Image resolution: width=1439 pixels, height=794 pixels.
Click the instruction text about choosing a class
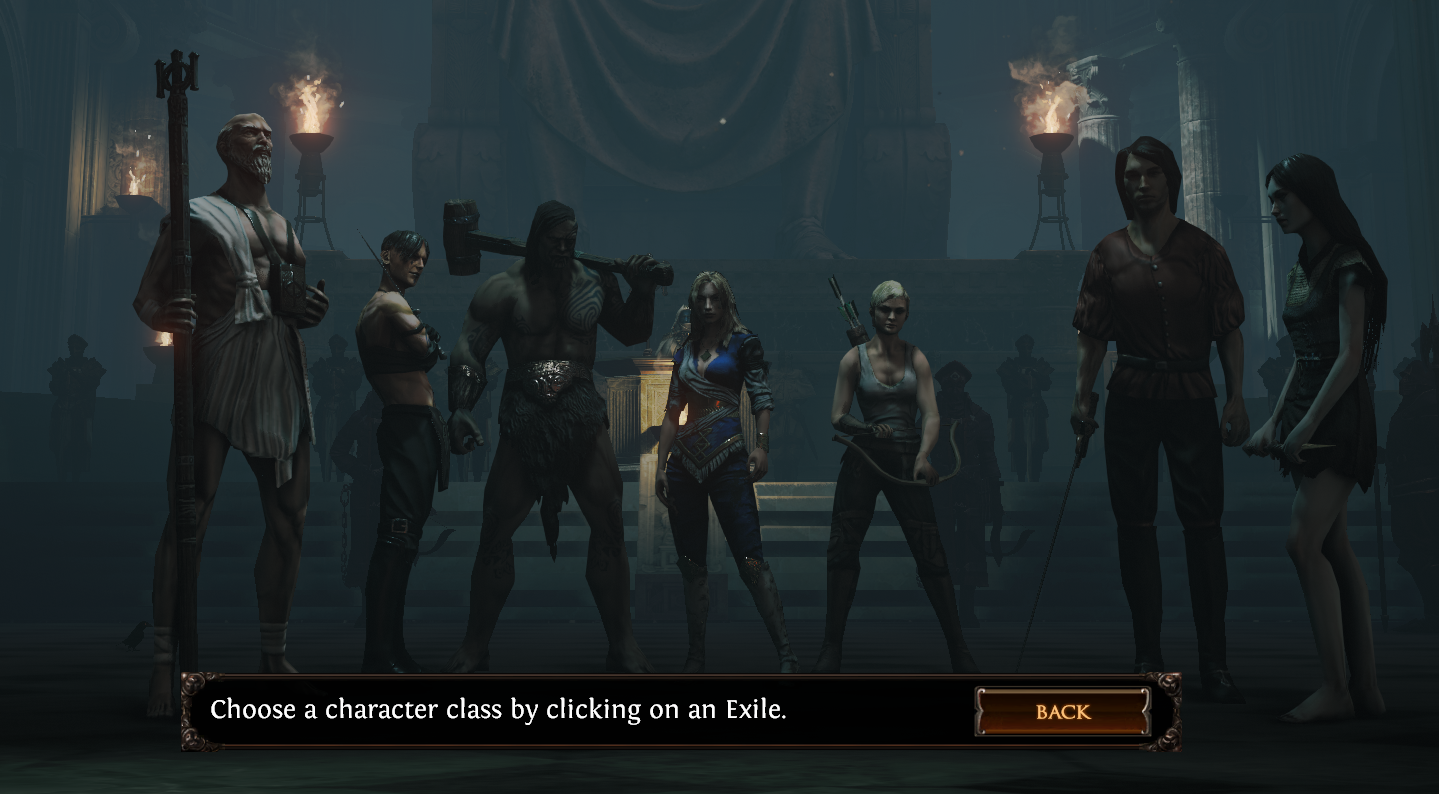[x=500, y=711]
